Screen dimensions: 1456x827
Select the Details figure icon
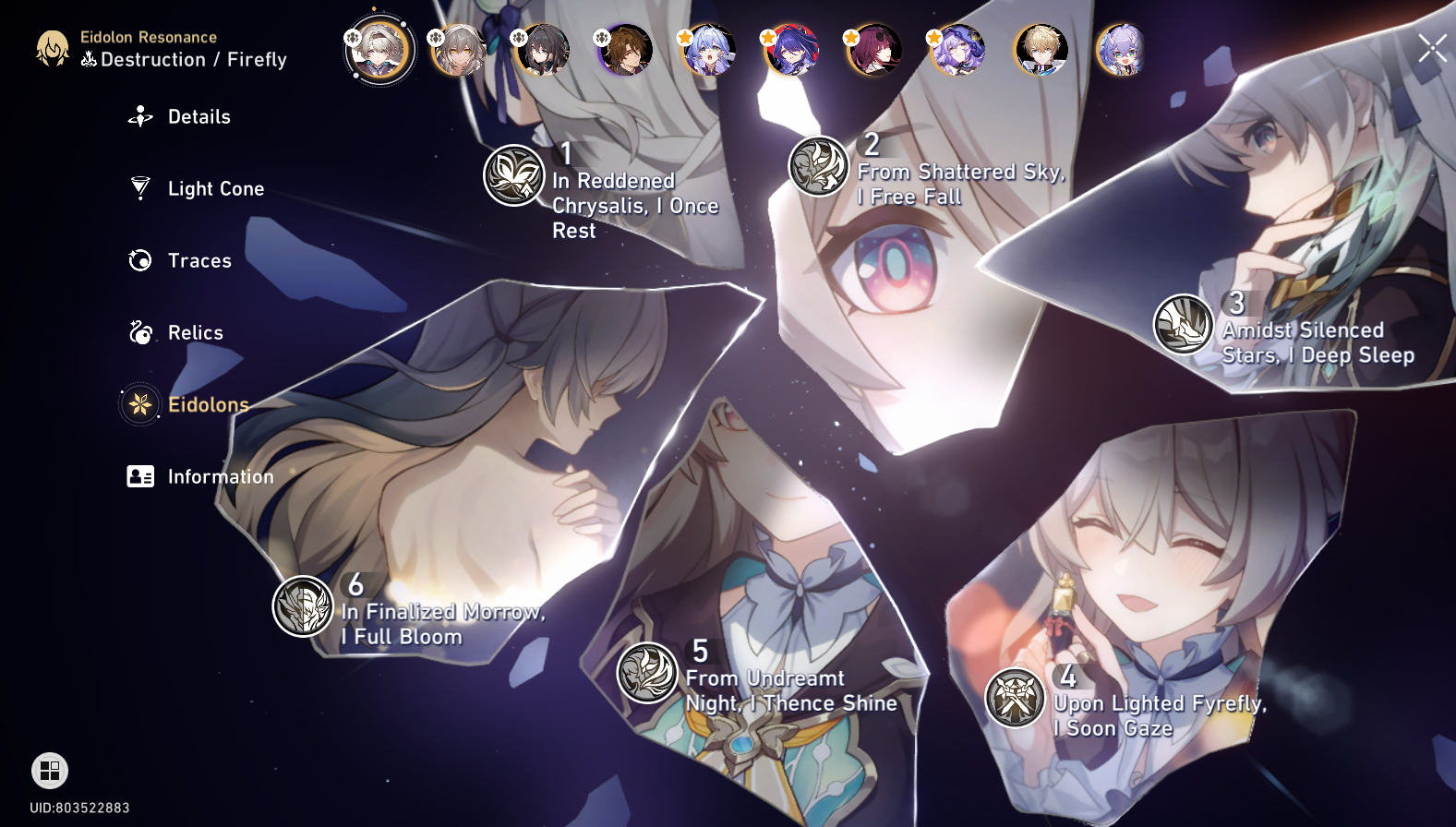pos(138,116)
